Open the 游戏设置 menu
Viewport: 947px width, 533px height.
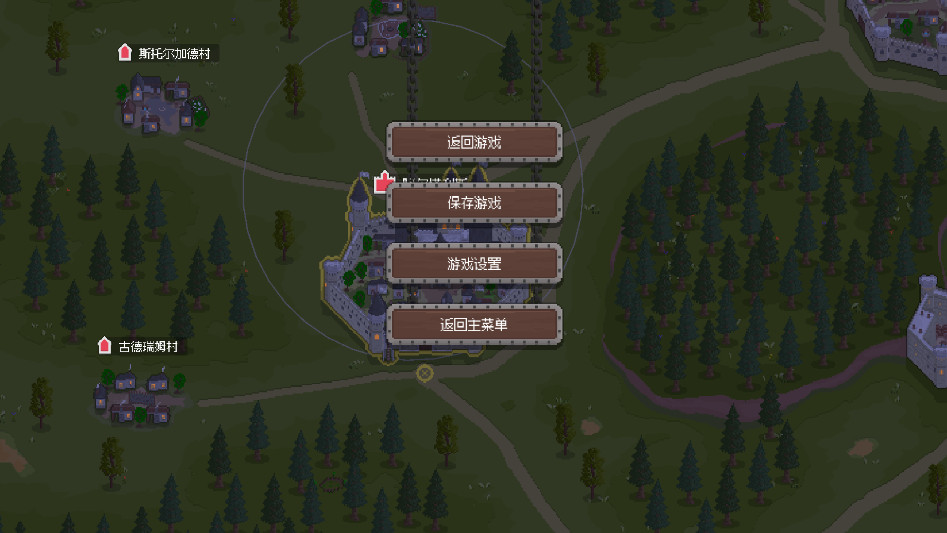click(x=474, y=264)
